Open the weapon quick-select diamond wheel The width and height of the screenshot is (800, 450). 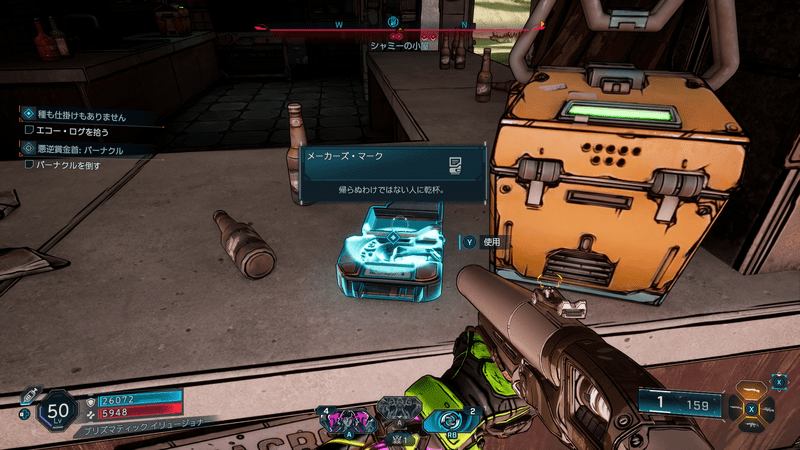coord(749,407)
